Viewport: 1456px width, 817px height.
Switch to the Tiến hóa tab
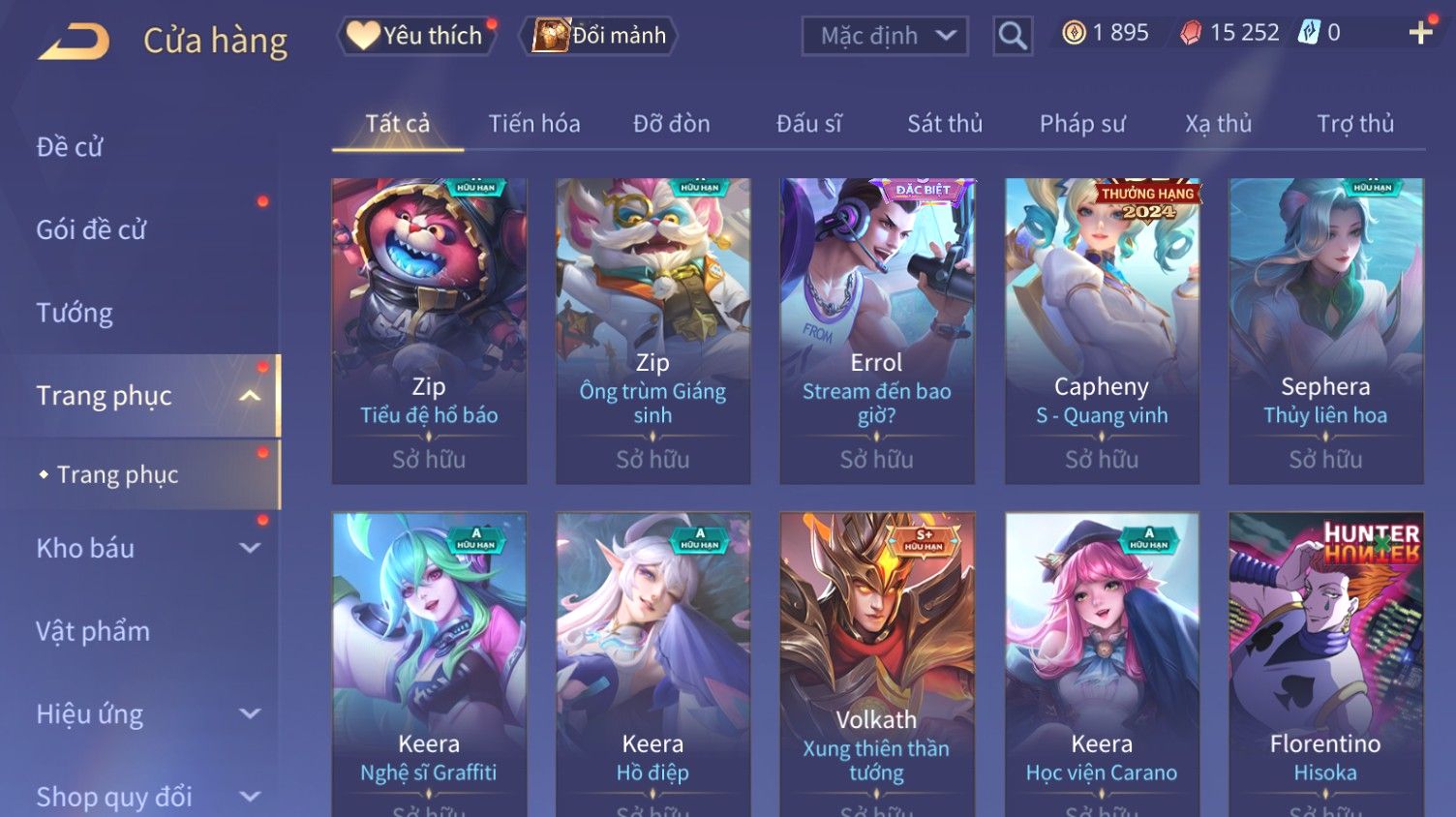click(x=534, y=124)
